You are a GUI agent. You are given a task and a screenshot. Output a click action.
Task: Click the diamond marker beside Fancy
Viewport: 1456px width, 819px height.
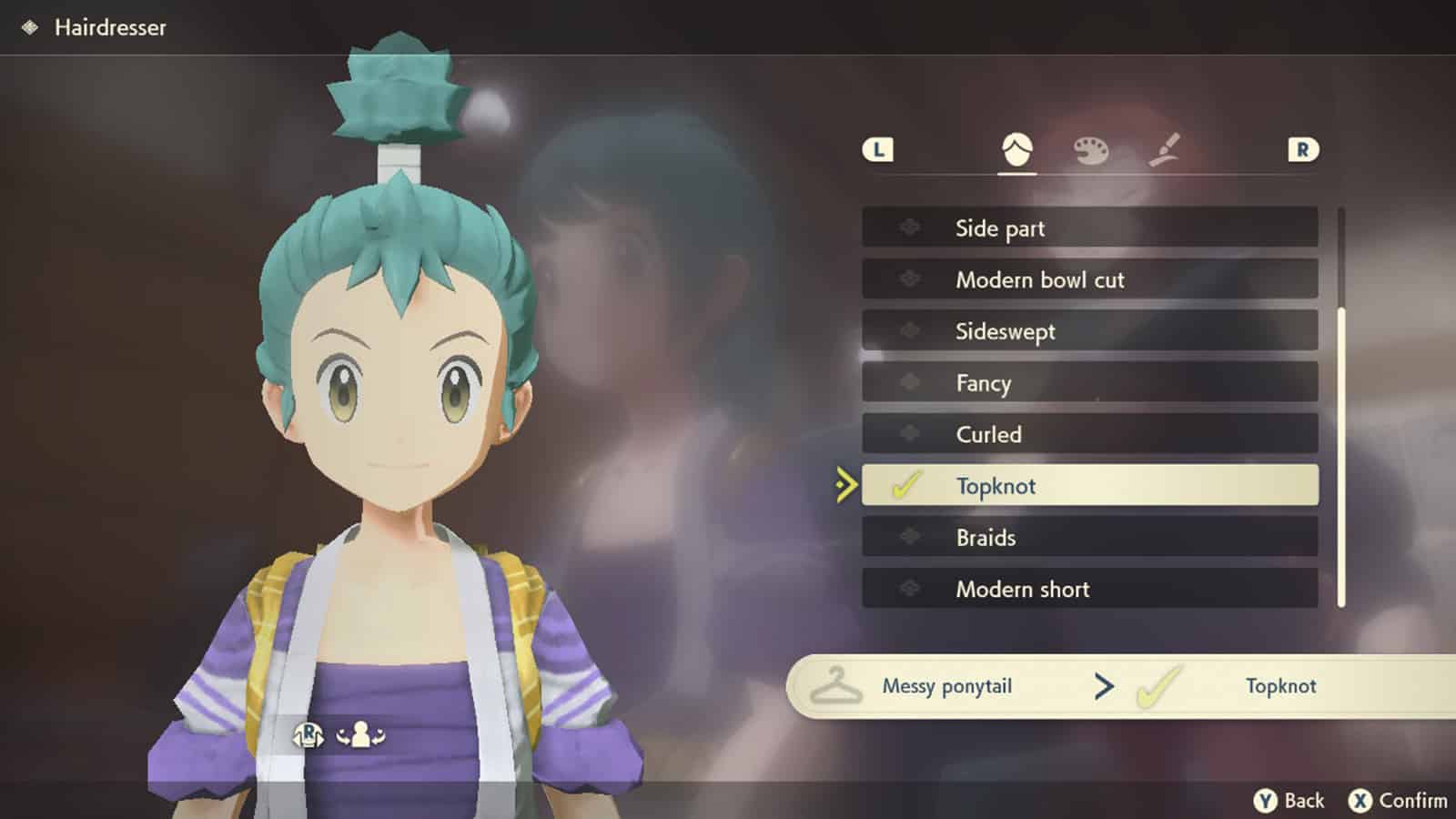click(910, 383)
